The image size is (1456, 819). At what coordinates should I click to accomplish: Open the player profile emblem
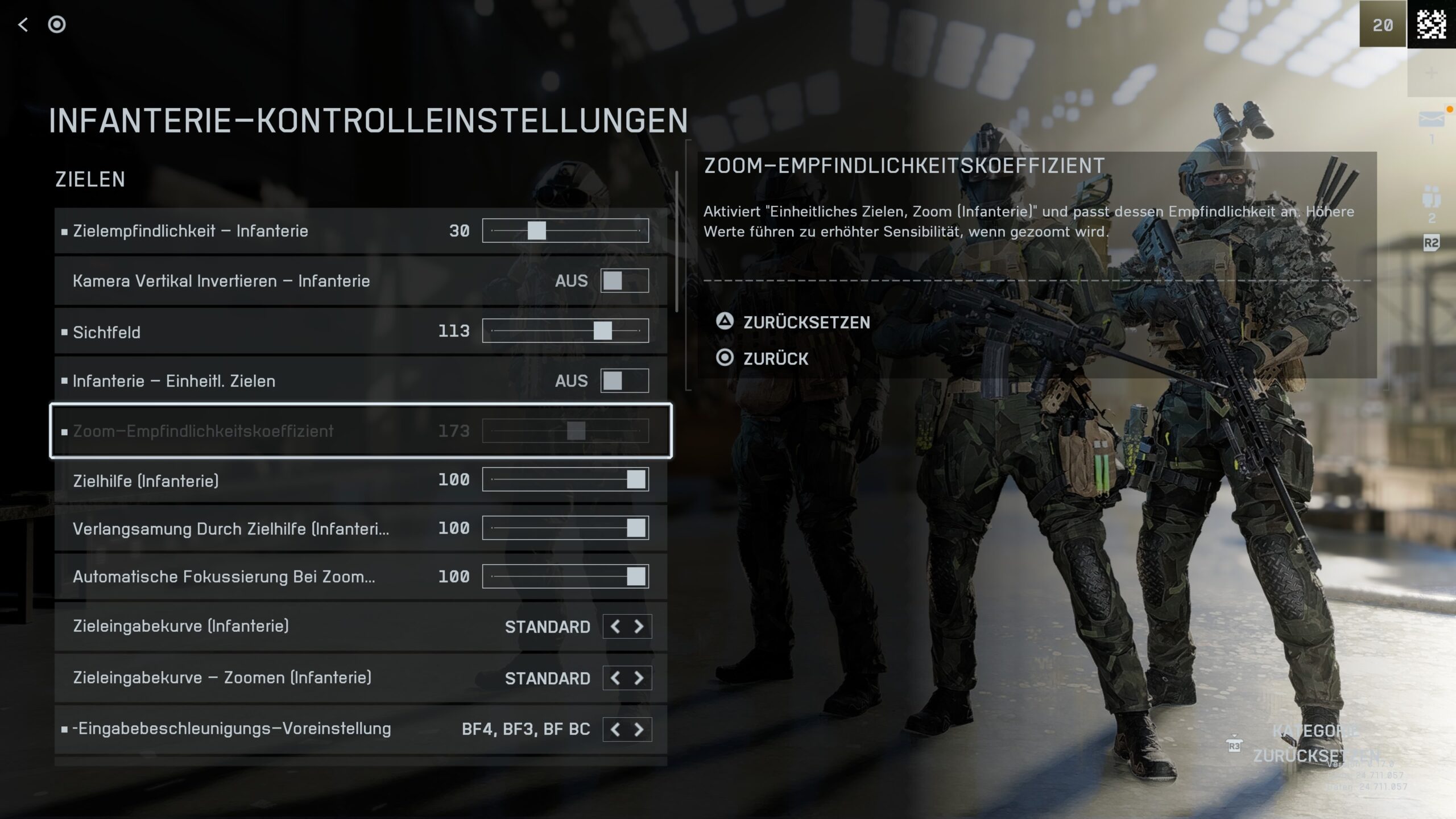point(1431,24)
